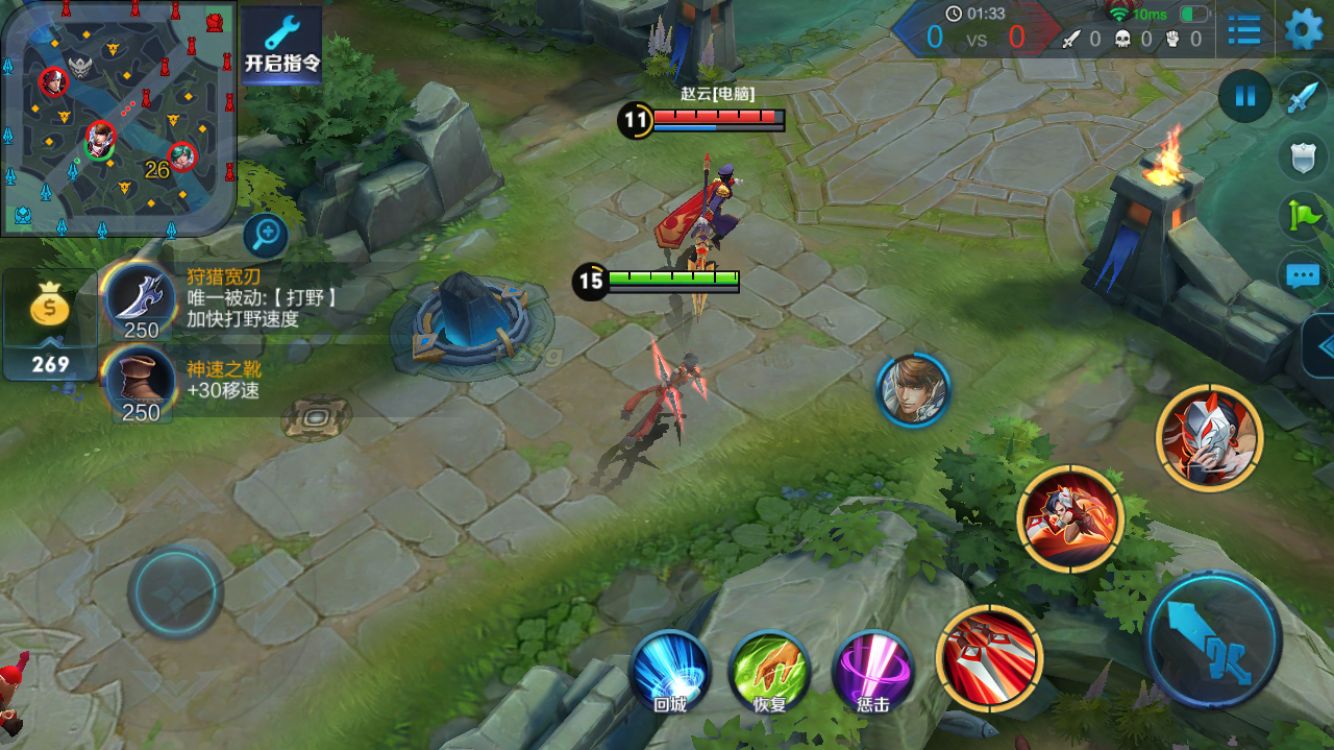The height and width of the screenshot is (750, 1334).
Task: Cast the 惩击 smite spell
Action: point(872,671)
